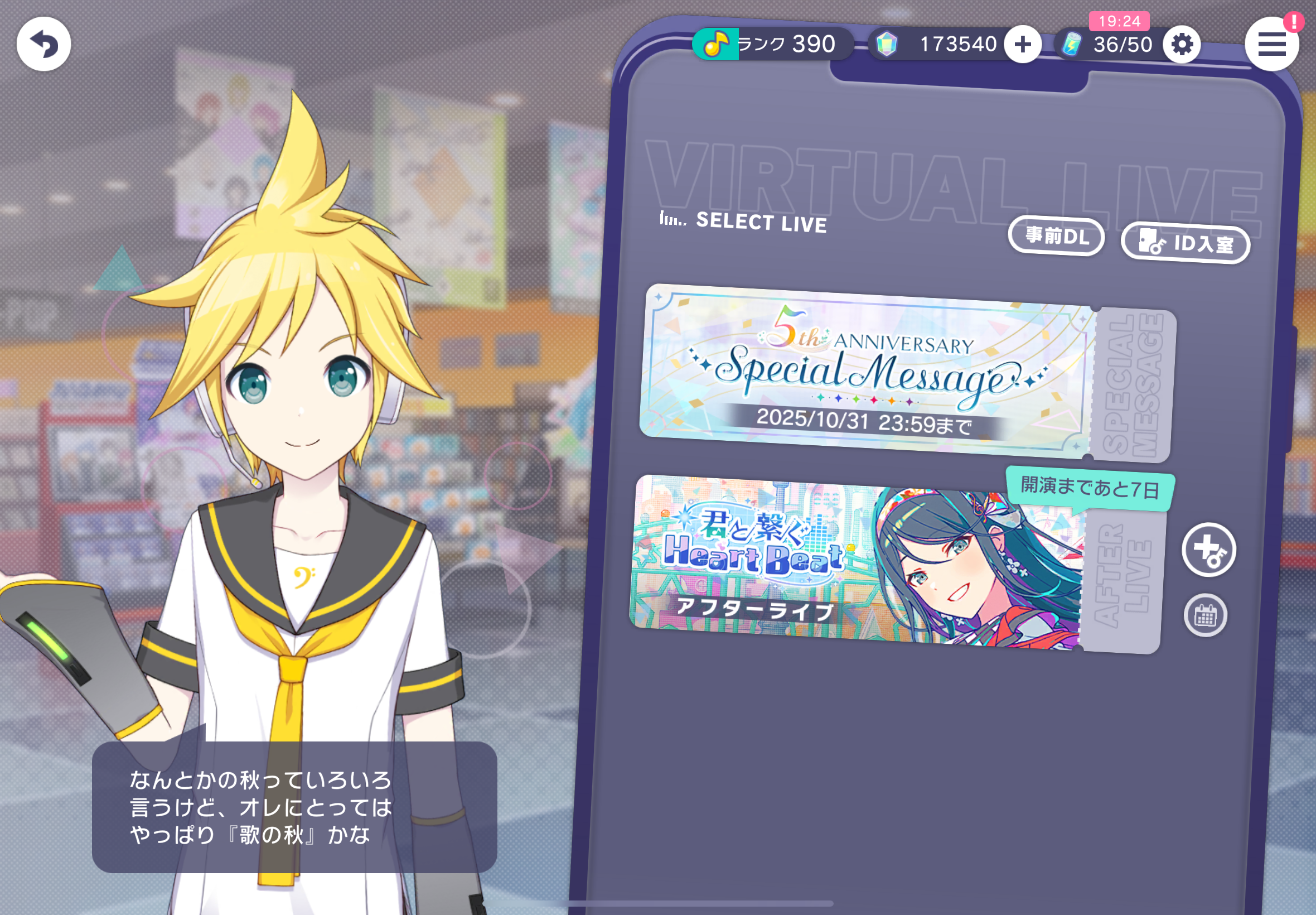Add crystals with the plus button
This screenshot has width=1316, height=915.
[x=1023, y=44]
